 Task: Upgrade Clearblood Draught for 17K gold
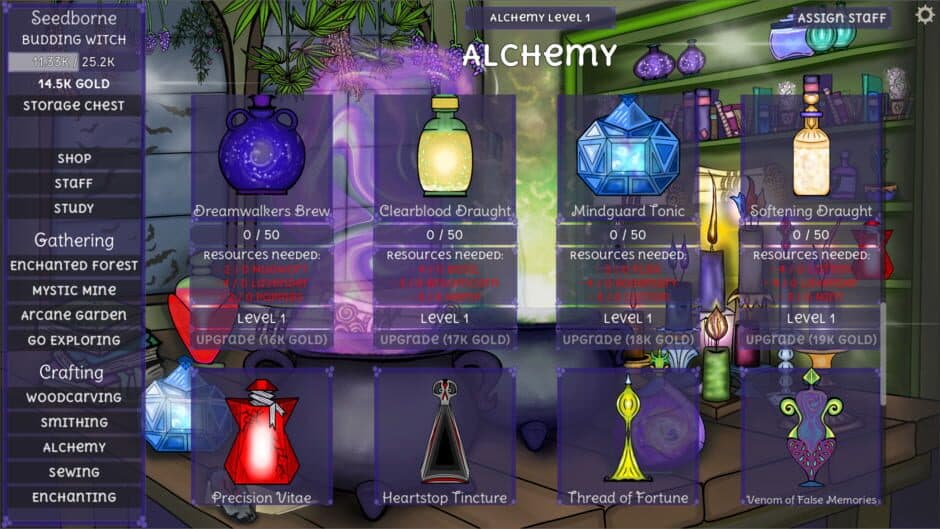click(445, 340)
